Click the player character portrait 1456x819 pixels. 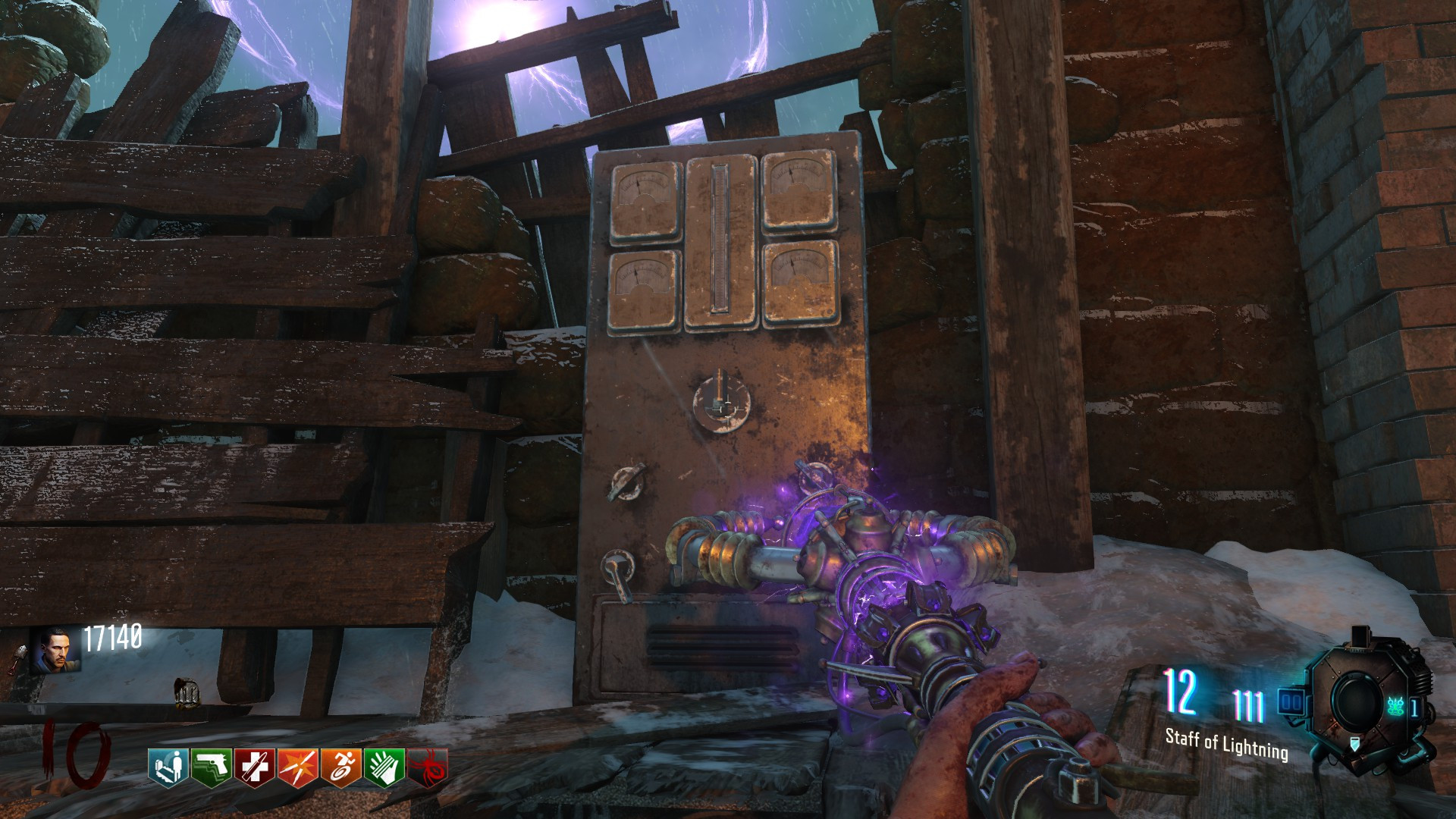(x=54, y=651)
